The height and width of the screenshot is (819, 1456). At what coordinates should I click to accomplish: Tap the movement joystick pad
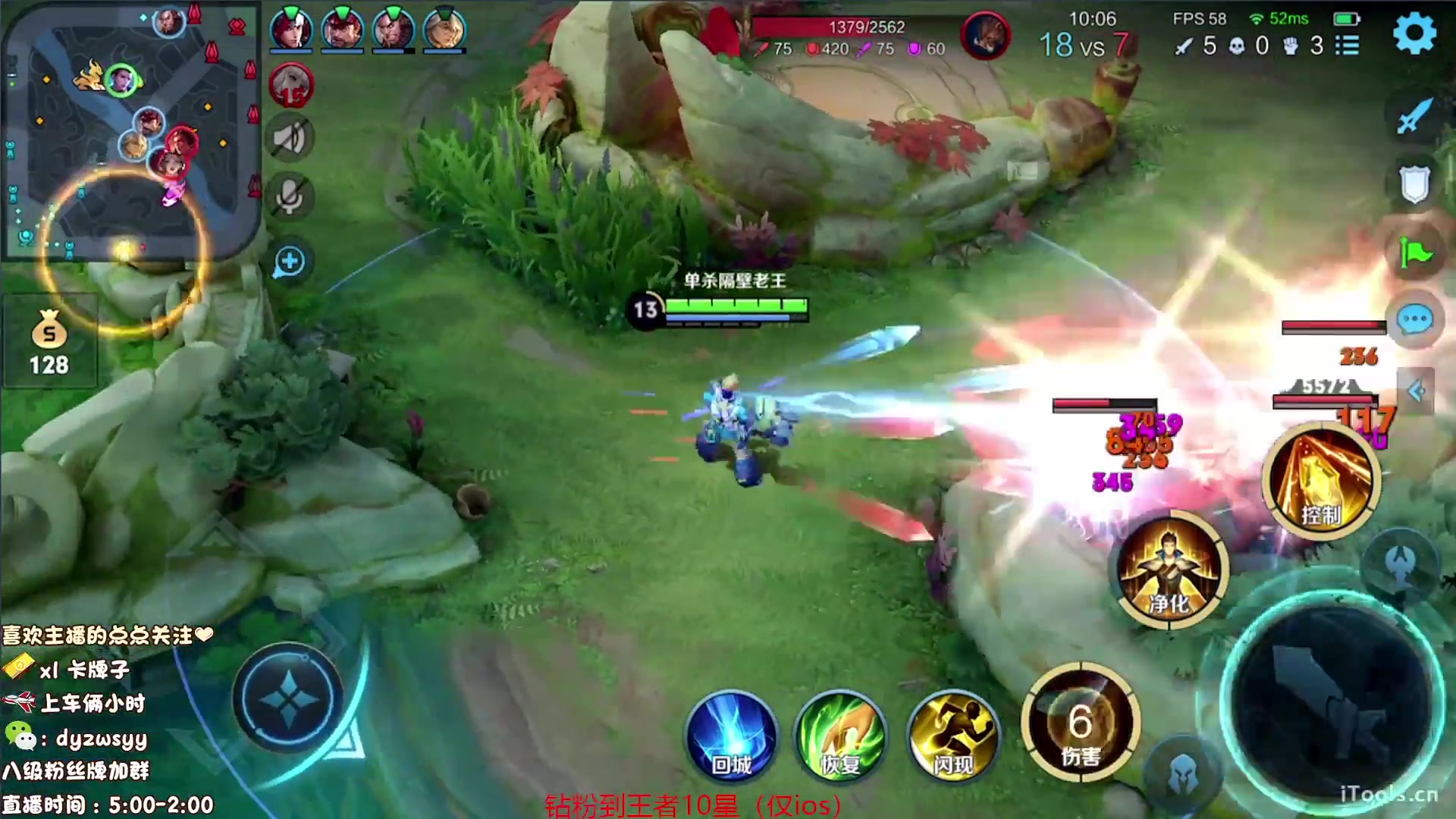click(288, 698)
